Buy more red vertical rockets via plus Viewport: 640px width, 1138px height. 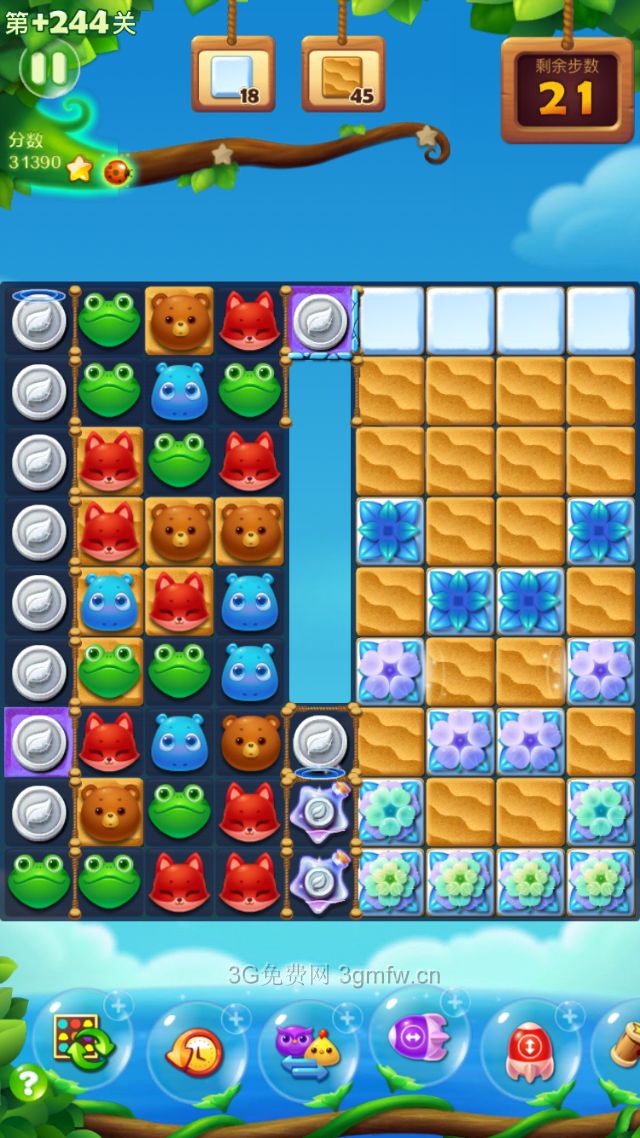570,1016
